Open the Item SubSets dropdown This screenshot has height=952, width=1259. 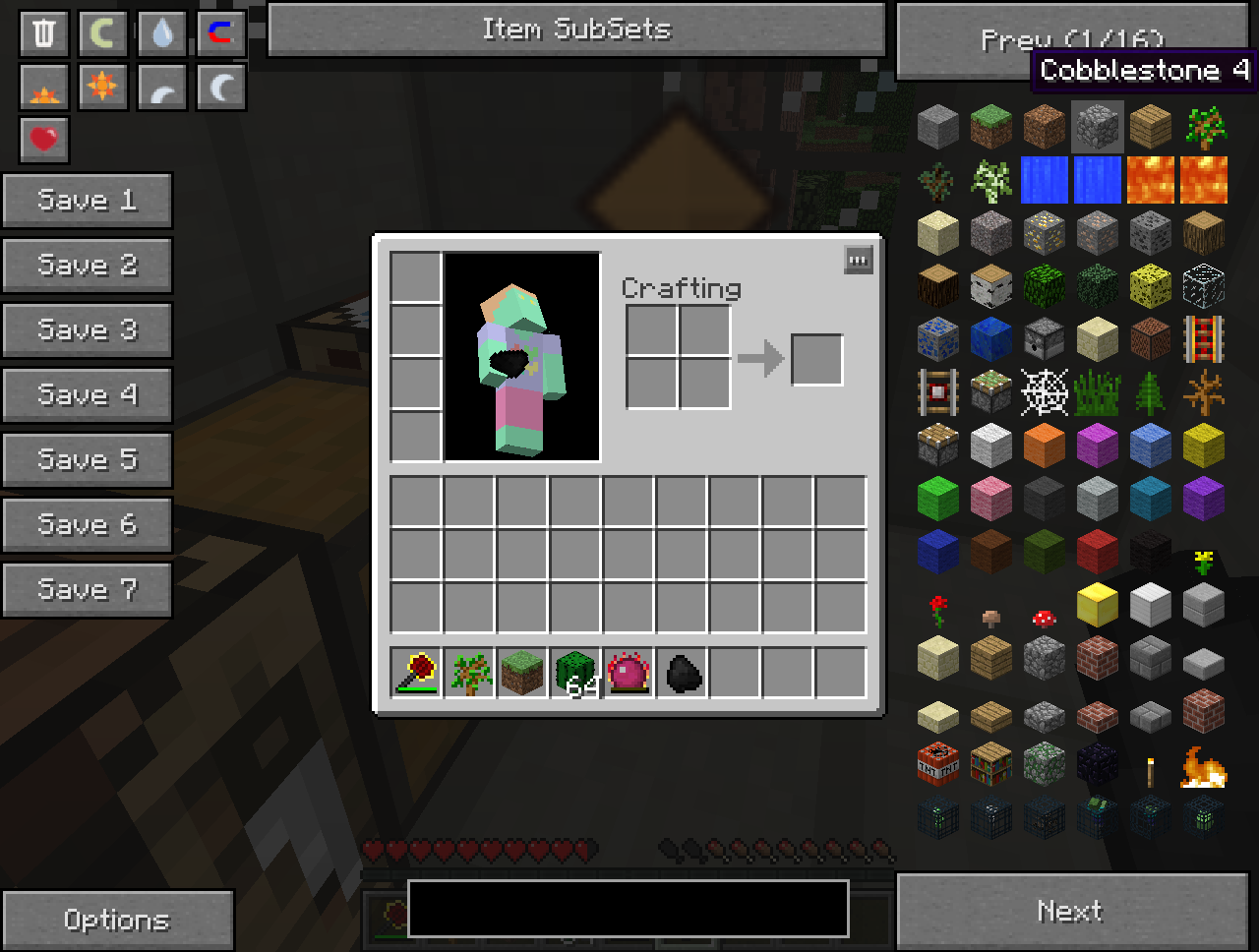point(576,30)
